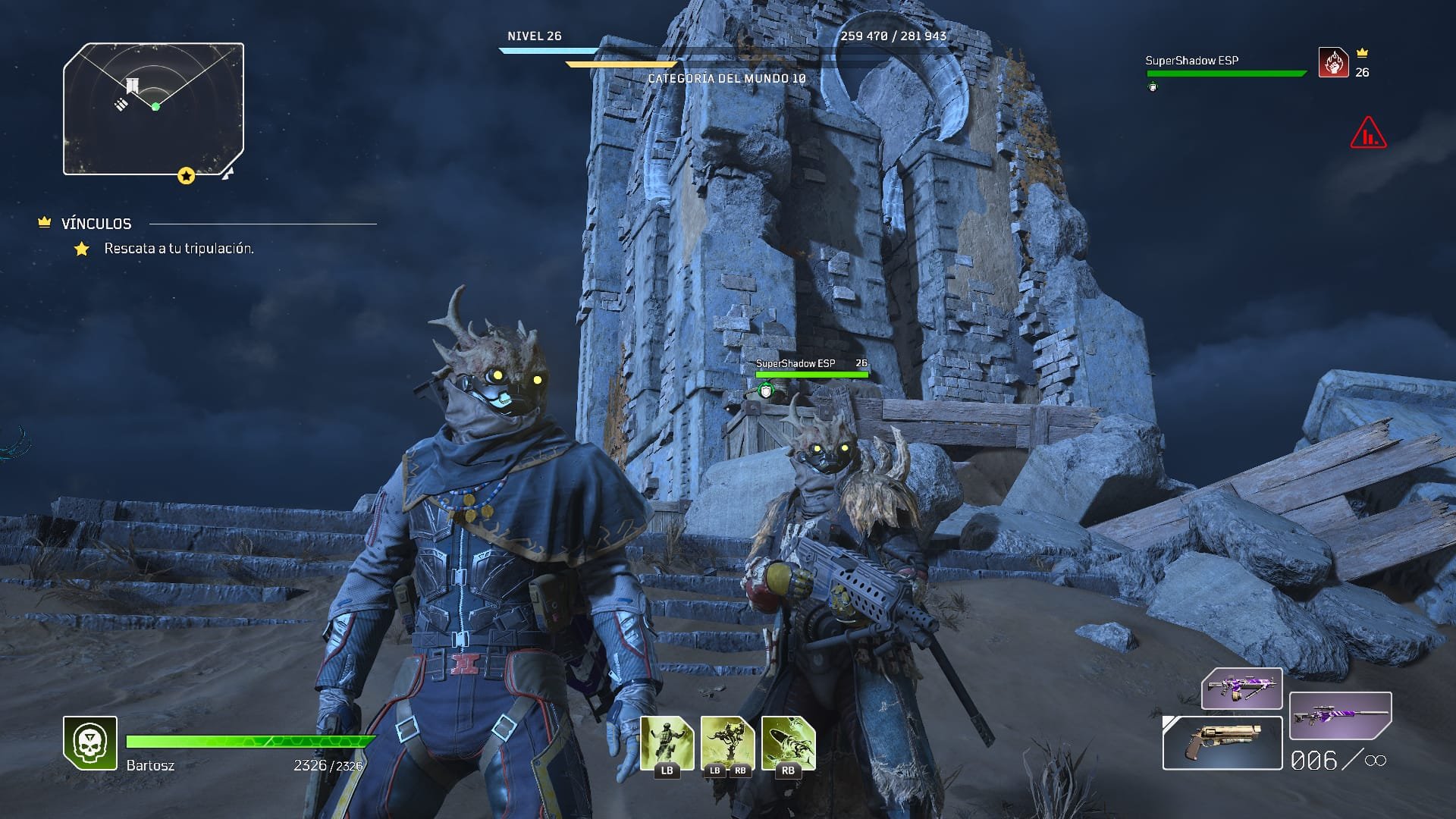Toggle the yellow objective star on the minimap
The image size is (1456, 819).
point(185,175)
